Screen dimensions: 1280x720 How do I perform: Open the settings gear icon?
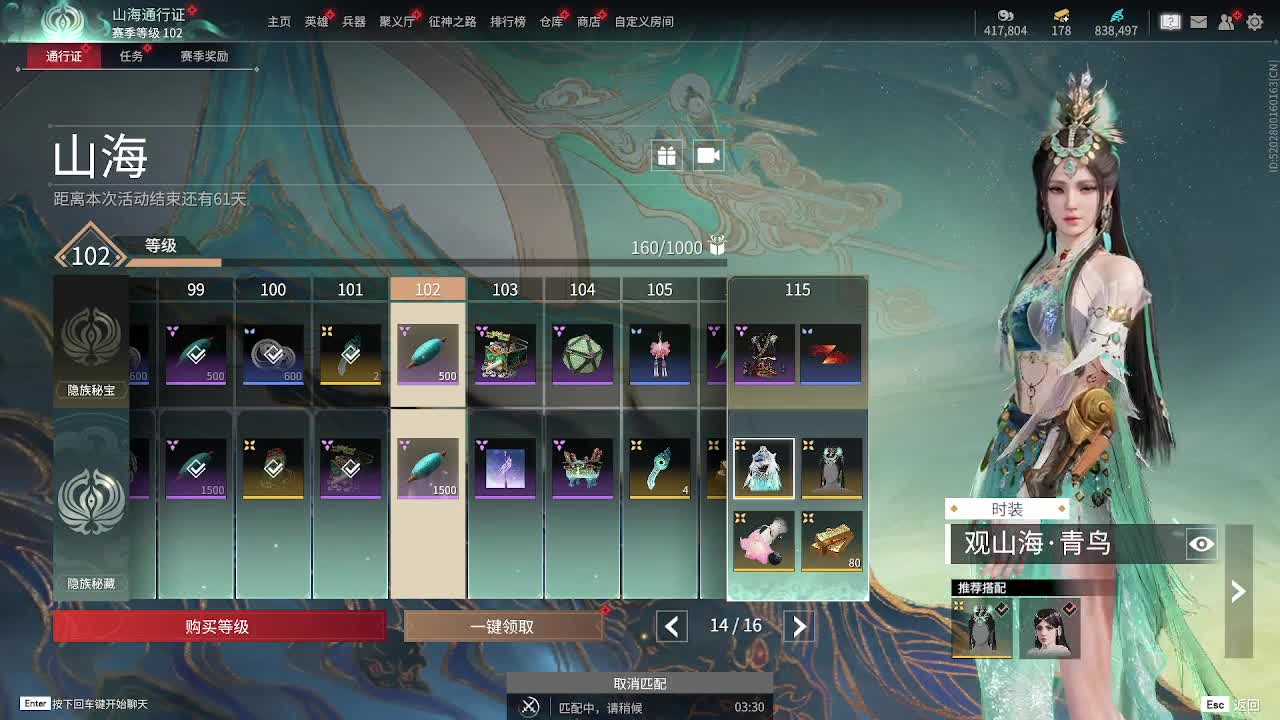pos(1254,21)
